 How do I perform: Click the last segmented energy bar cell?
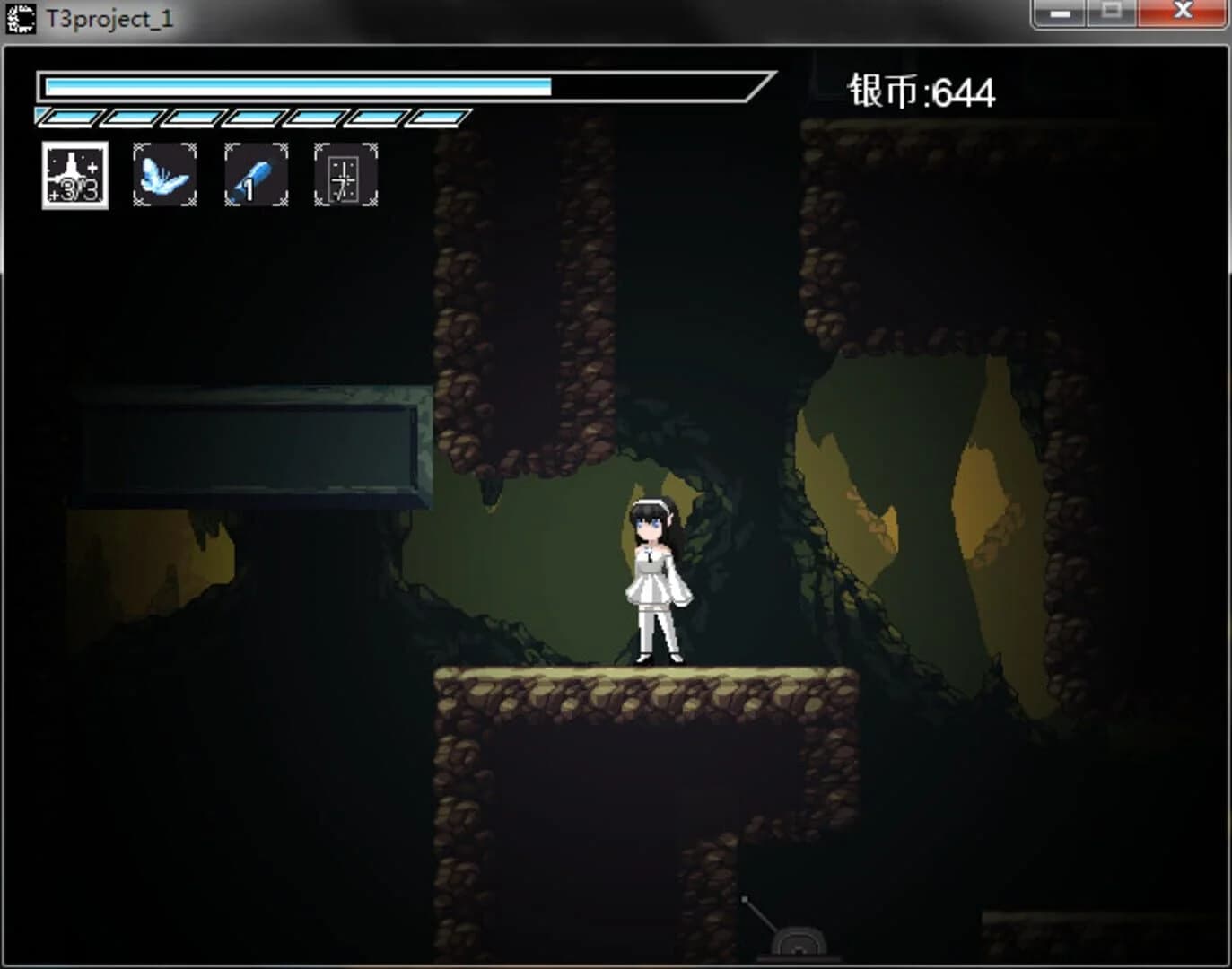(x=439, y=115)
